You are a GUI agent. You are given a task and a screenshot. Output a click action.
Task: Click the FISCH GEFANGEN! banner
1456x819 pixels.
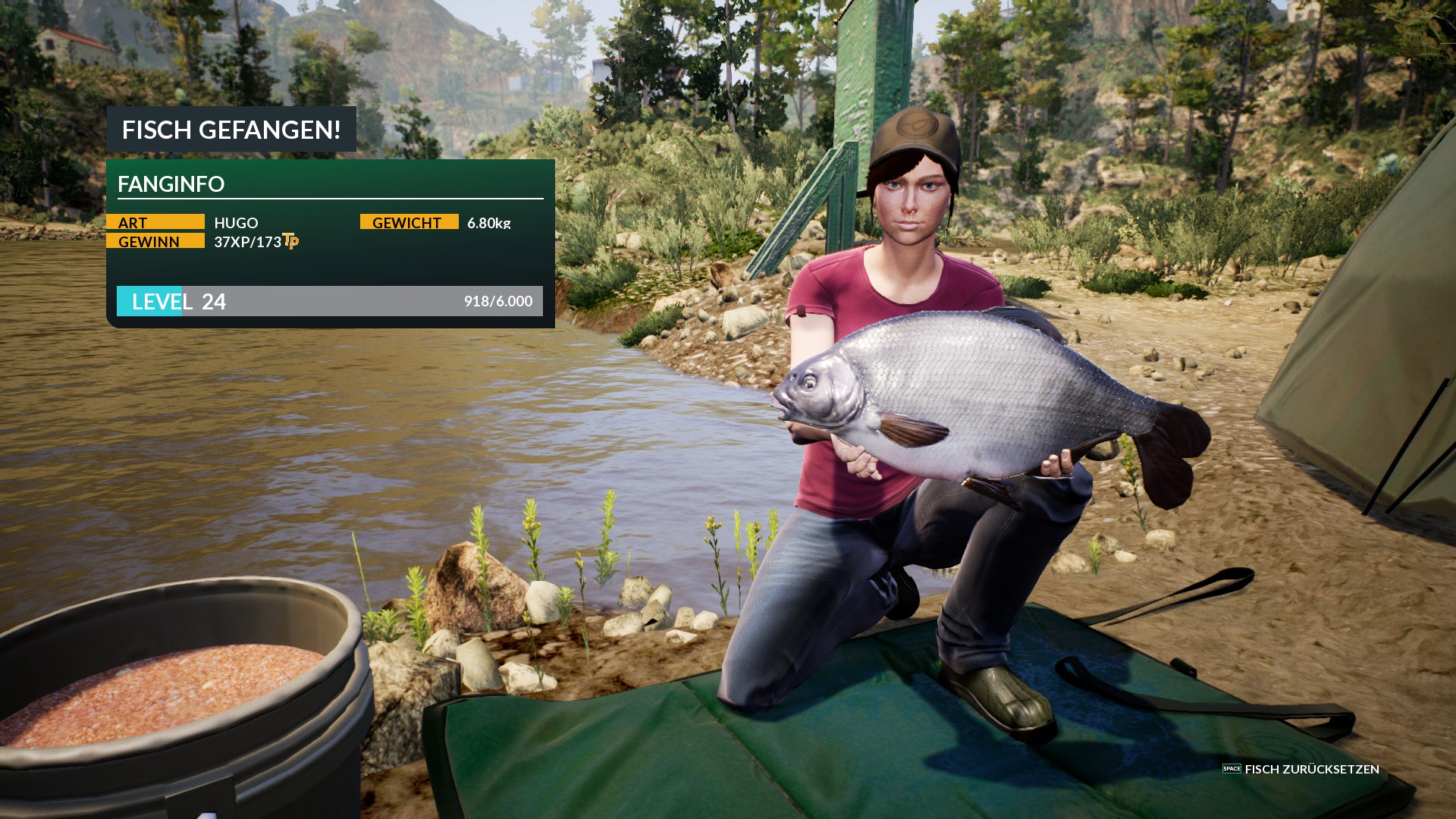pyautogui.click(x=233, y=130)
